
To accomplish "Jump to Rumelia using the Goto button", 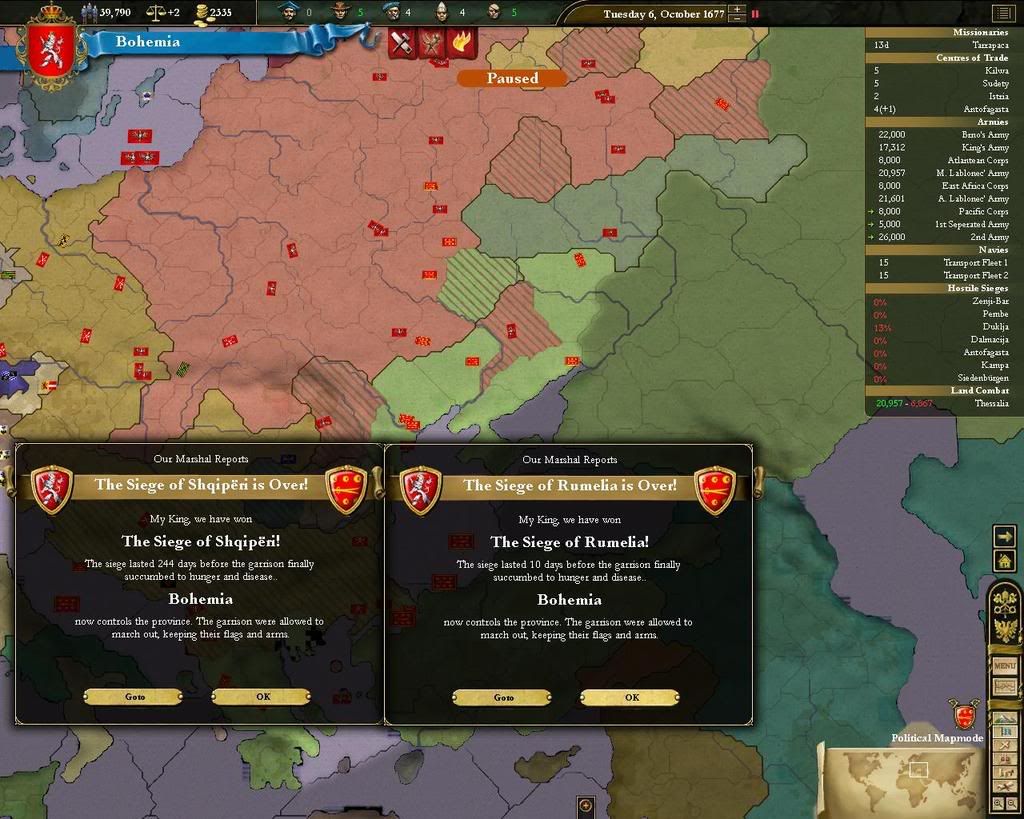I will pos(503,697).
